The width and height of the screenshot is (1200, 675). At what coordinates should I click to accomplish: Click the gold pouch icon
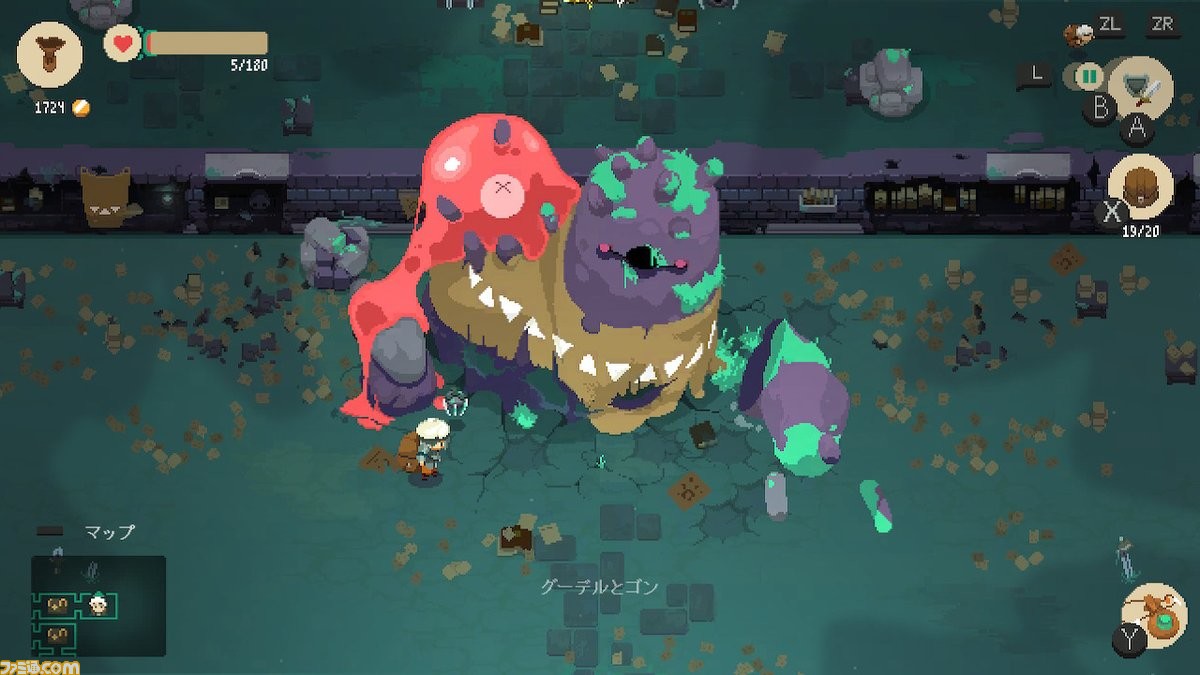coord(50,55)
